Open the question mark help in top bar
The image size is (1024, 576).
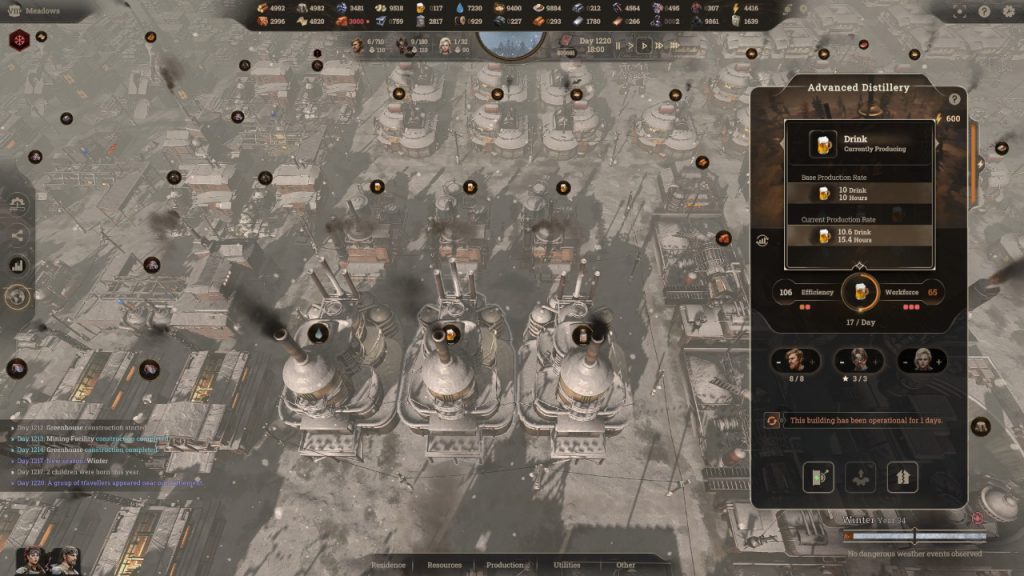(x=984, y=12)
